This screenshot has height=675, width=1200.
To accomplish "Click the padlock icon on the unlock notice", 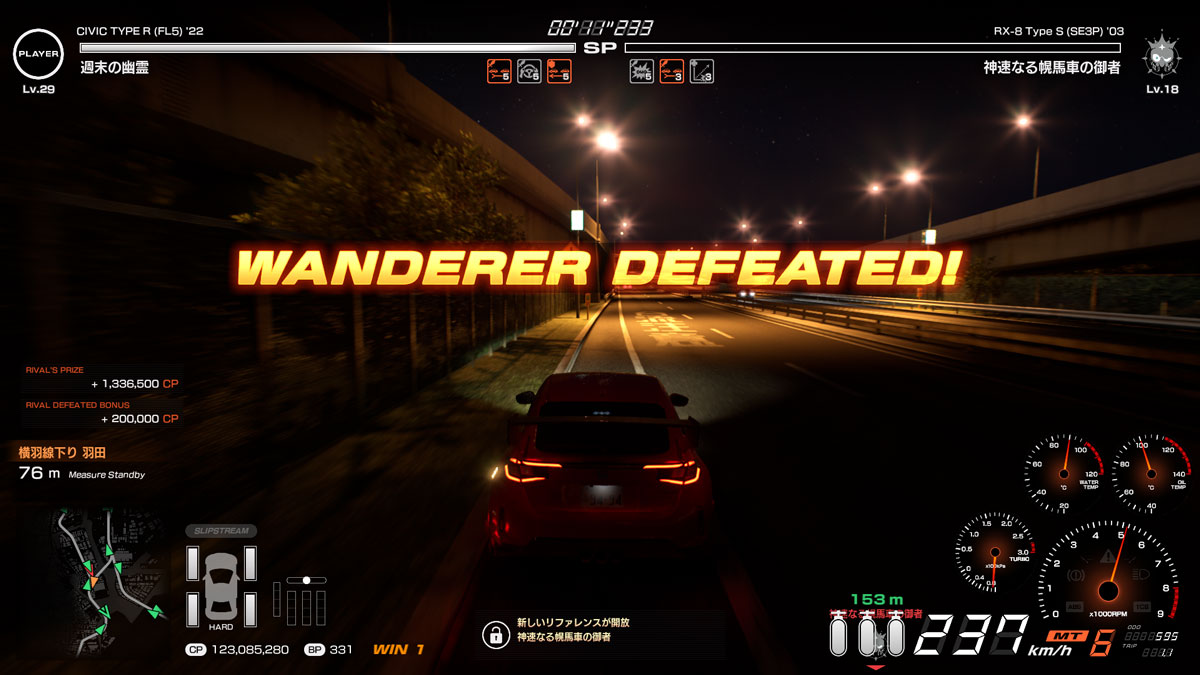I will point(494,634).
